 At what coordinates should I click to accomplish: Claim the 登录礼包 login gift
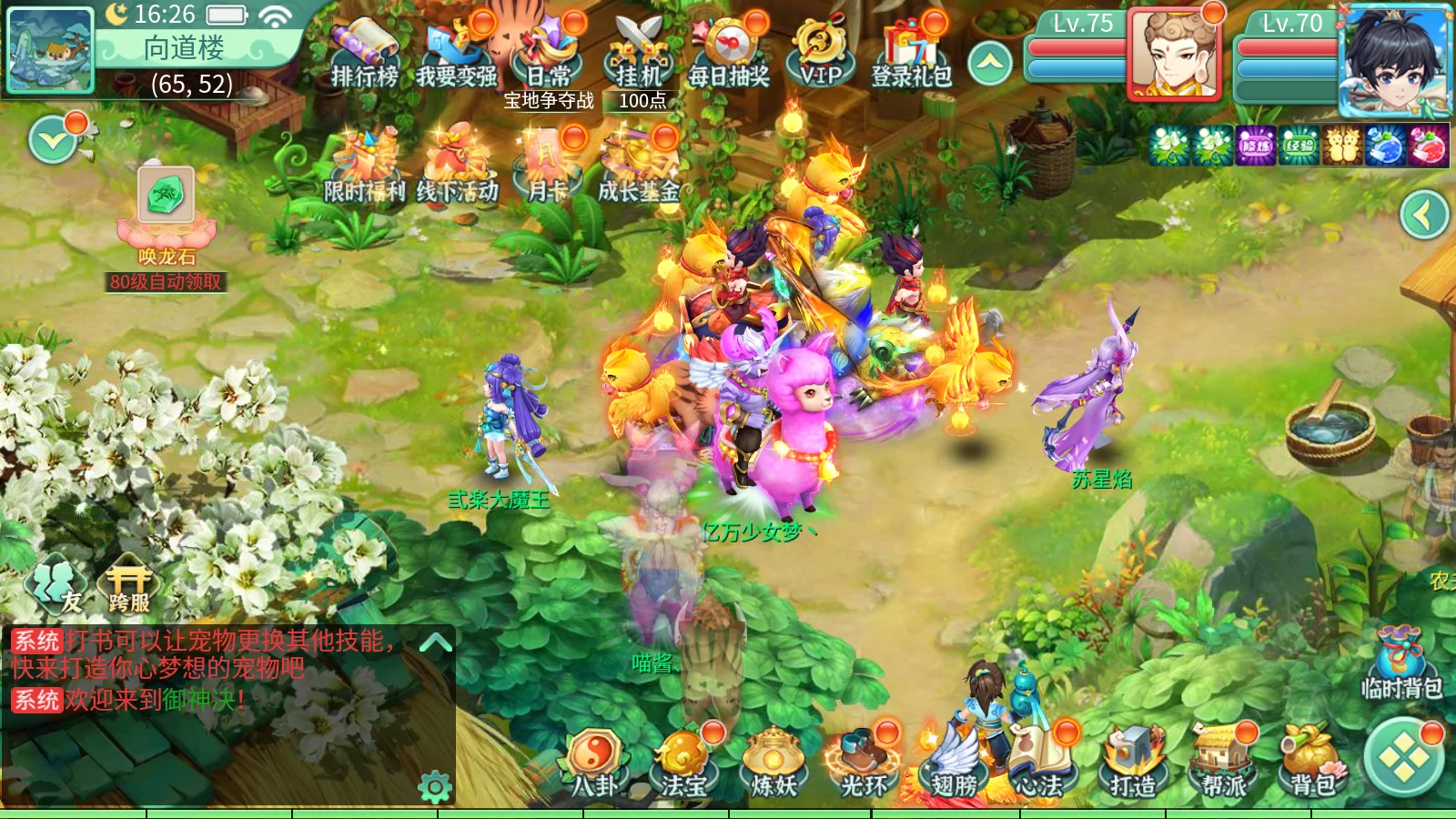coord(911,53)
